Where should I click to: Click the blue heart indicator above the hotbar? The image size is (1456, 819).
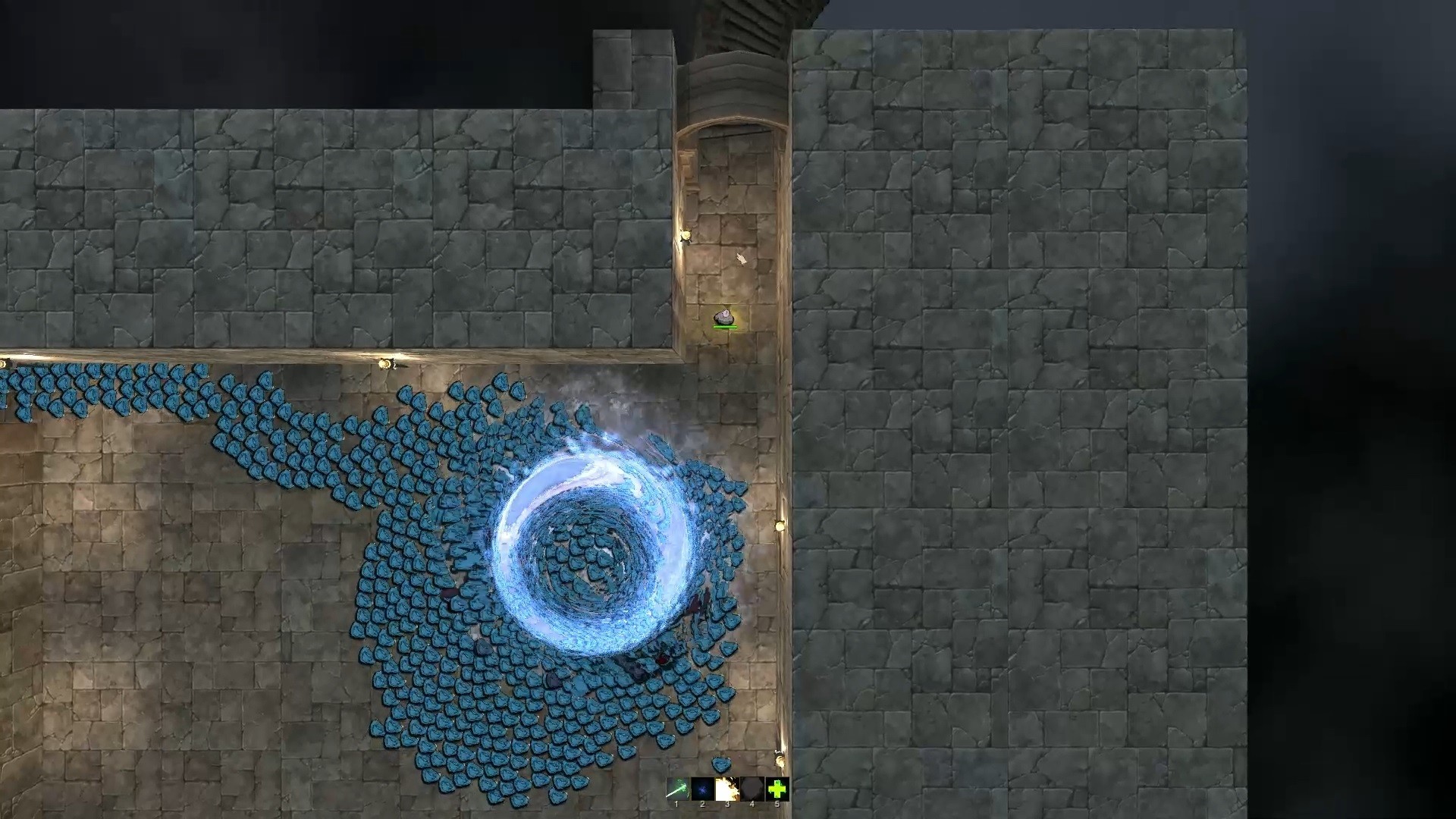[x=720, y=766]
